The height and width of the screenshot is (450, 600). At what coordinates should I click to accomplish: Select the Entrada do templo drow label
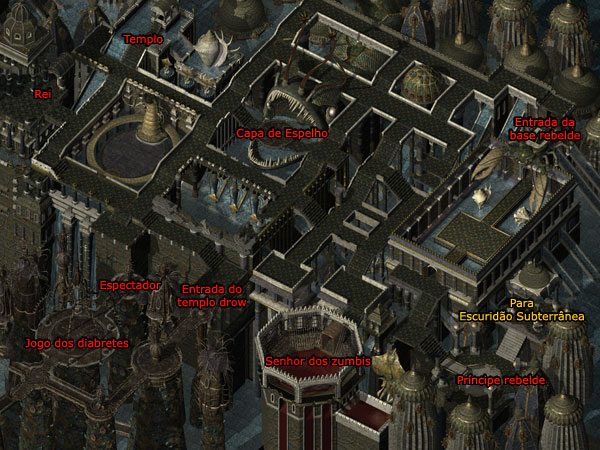tap(211, 296)
